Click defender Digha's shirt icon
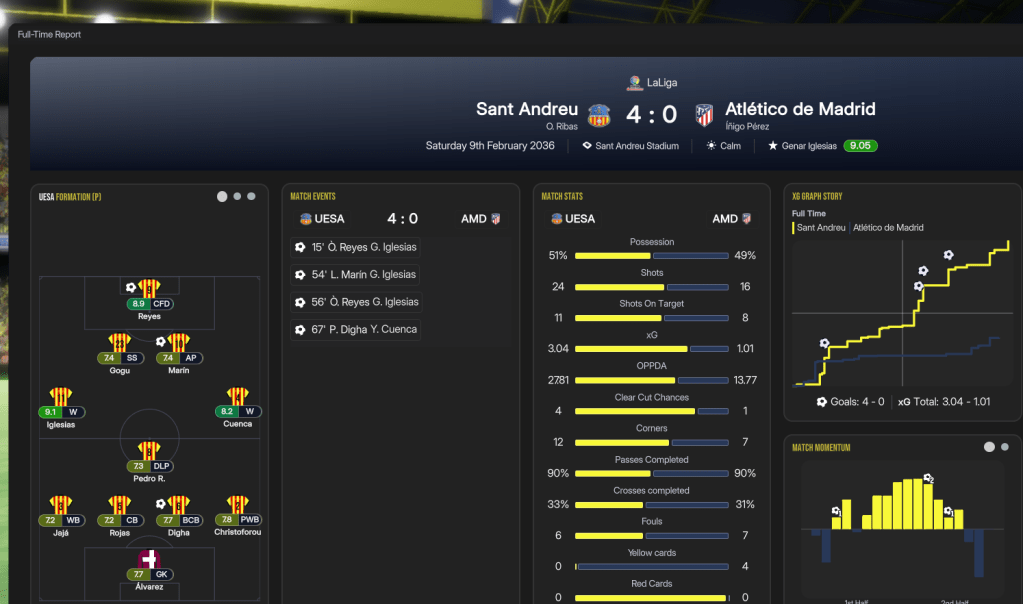Screen dimensions: 1023x604 coord(179,506)
